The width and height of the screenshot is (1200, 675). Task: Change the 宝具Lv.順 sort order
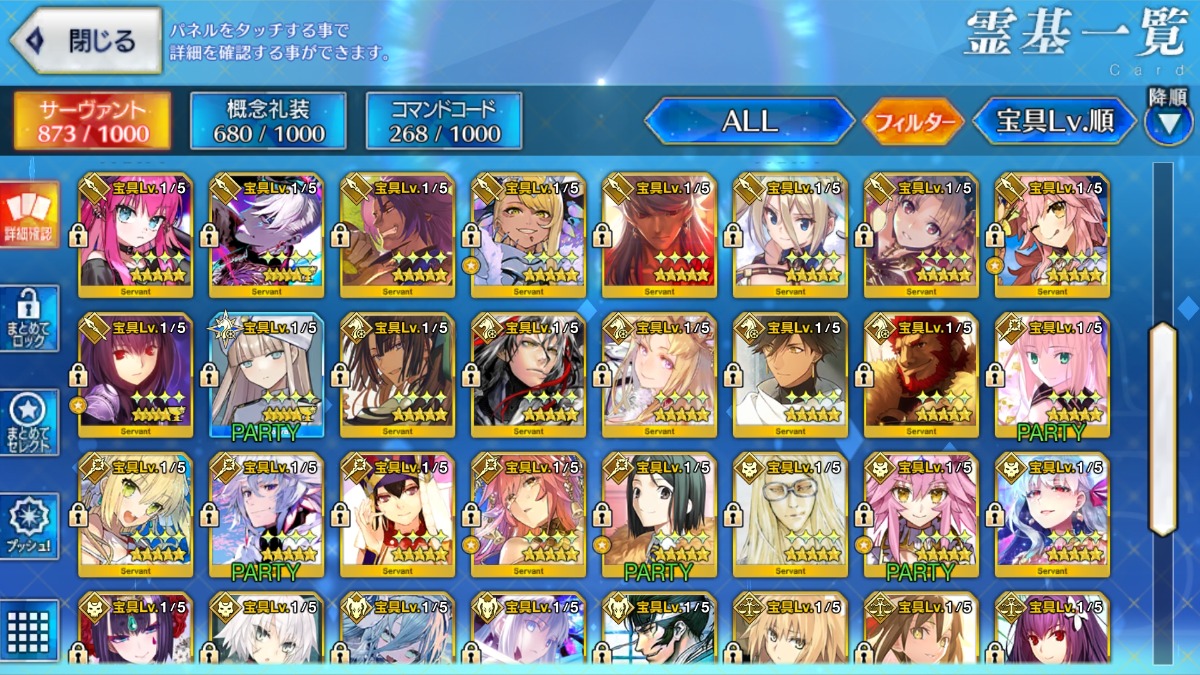(1055, 122)
